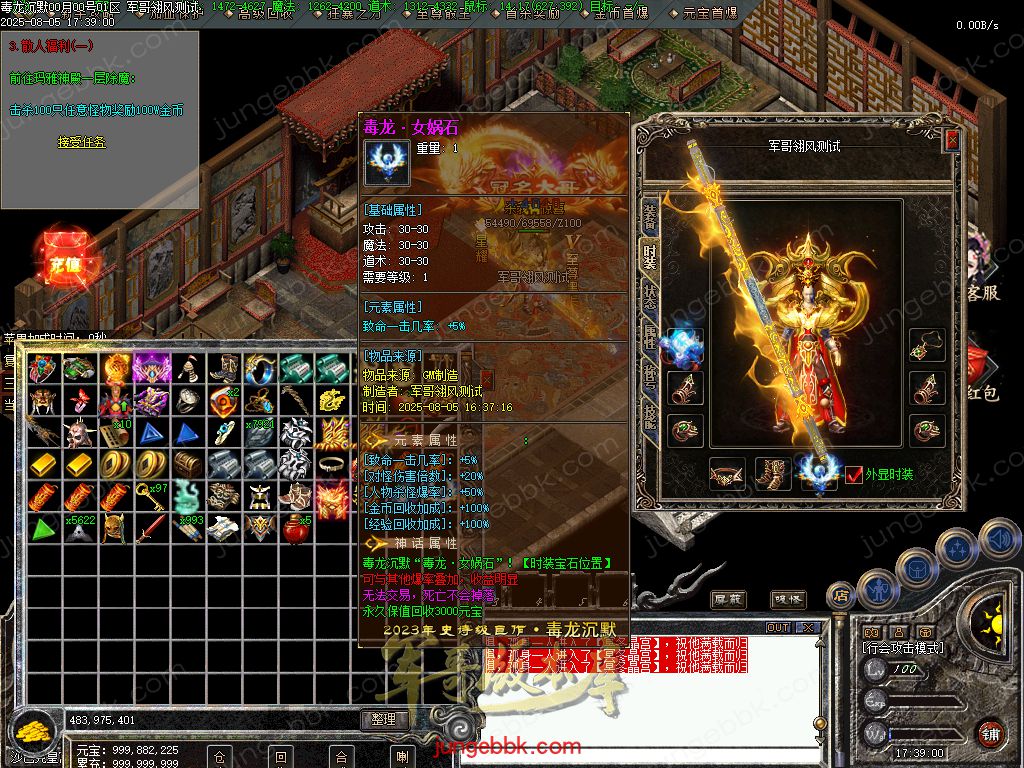Click the 整理 sort inventory button
Screen dimensions: 1024x768
tap(383, 719)
